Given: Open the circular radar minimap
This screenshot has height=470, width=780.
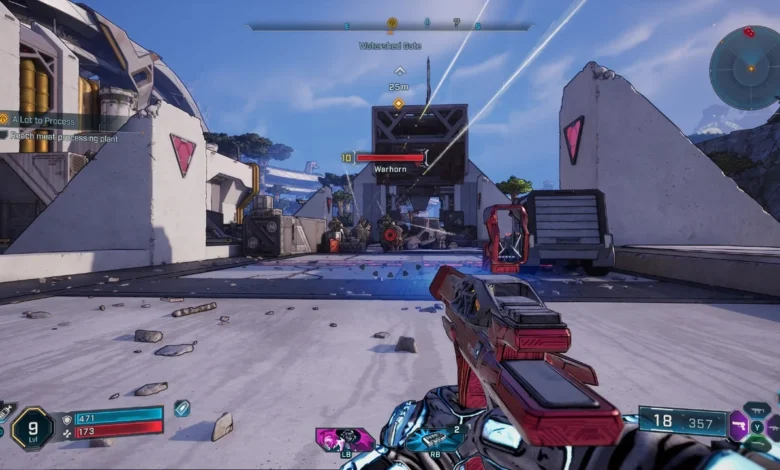Looking at the screenshot, I should (744, 68).
